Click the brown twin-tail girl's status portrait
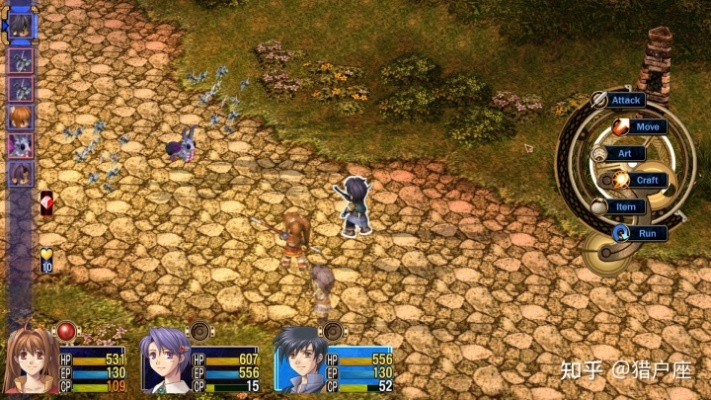Viewport: 711px width, 400px height. pyautogui.click(x=31, y=361)
